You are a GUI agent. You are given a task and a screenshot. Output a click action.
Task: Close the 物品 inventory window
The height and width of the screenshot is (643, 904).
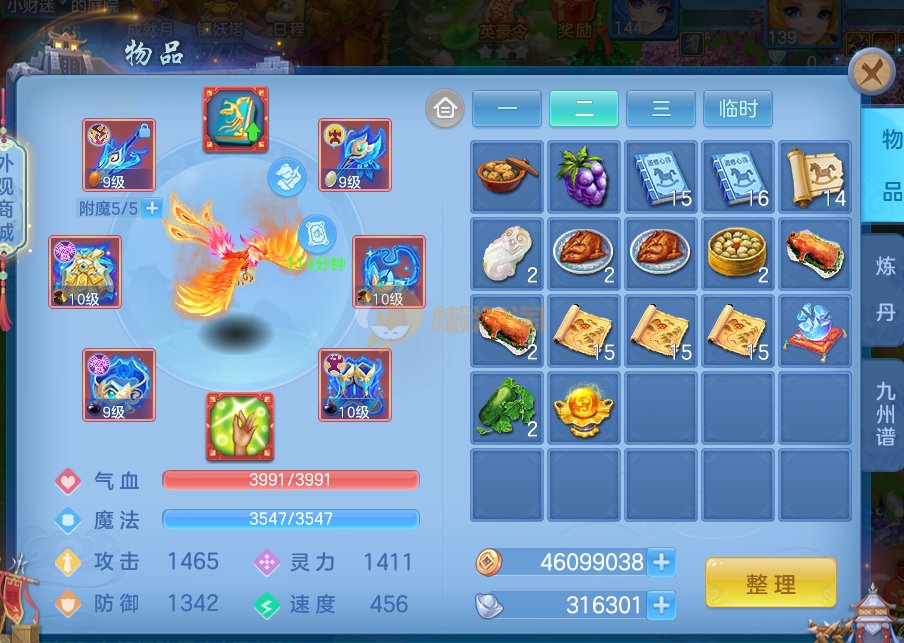pos(871,73)
